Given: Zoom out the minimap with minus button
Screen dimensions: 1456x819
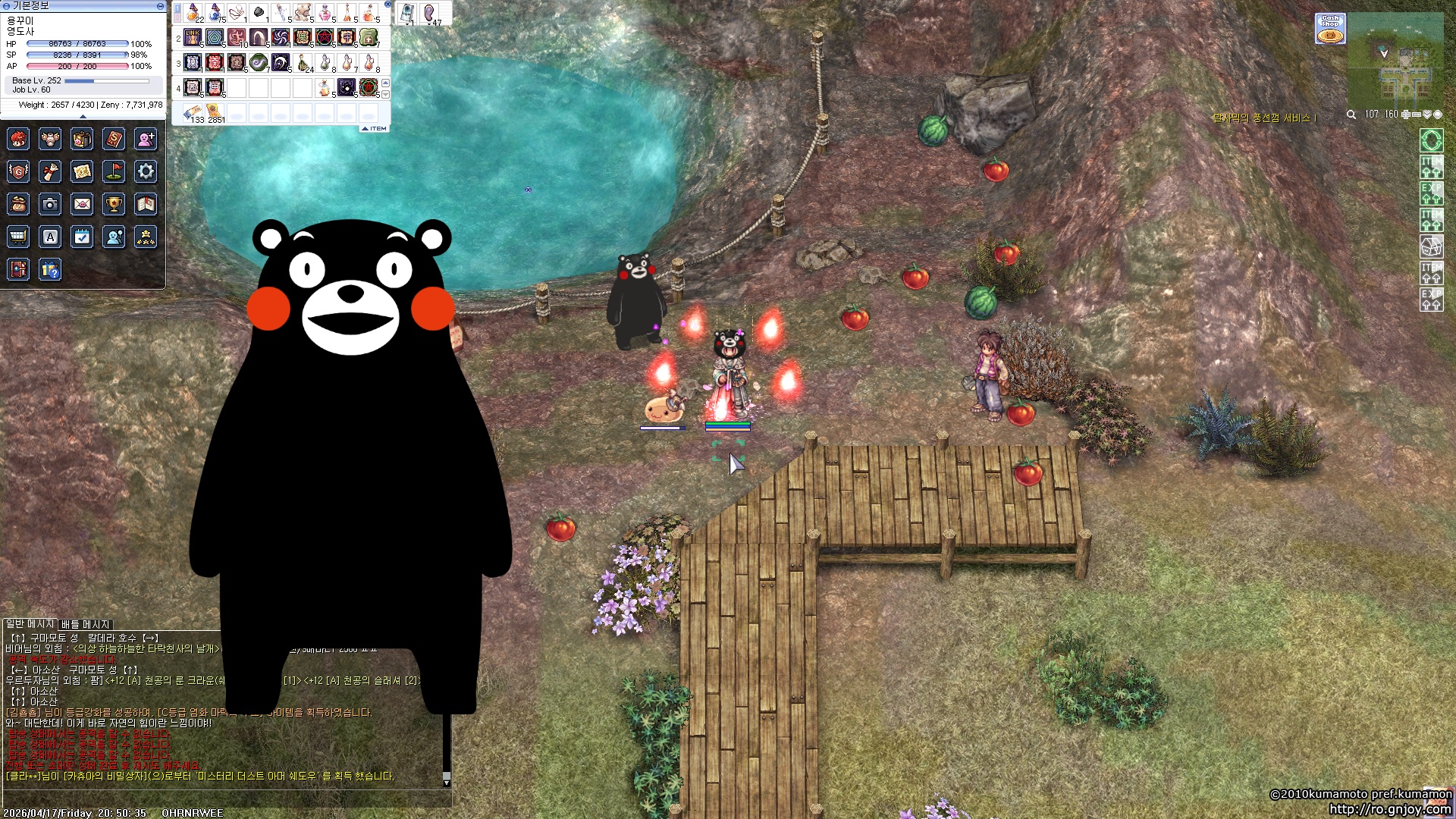Looking at the screenshot, I should point(1416,115).
